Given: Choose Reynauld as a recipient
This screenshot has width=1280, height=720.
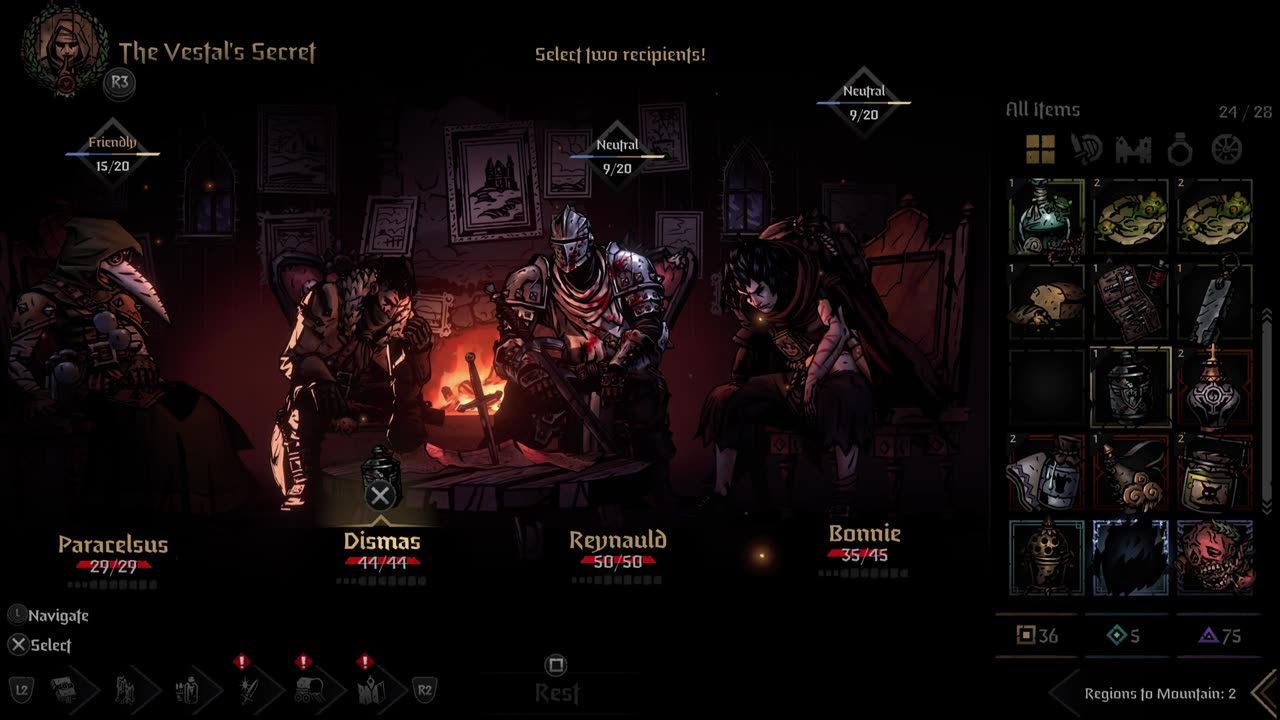Looking at the screenshot, I should (x=617, y=540).
